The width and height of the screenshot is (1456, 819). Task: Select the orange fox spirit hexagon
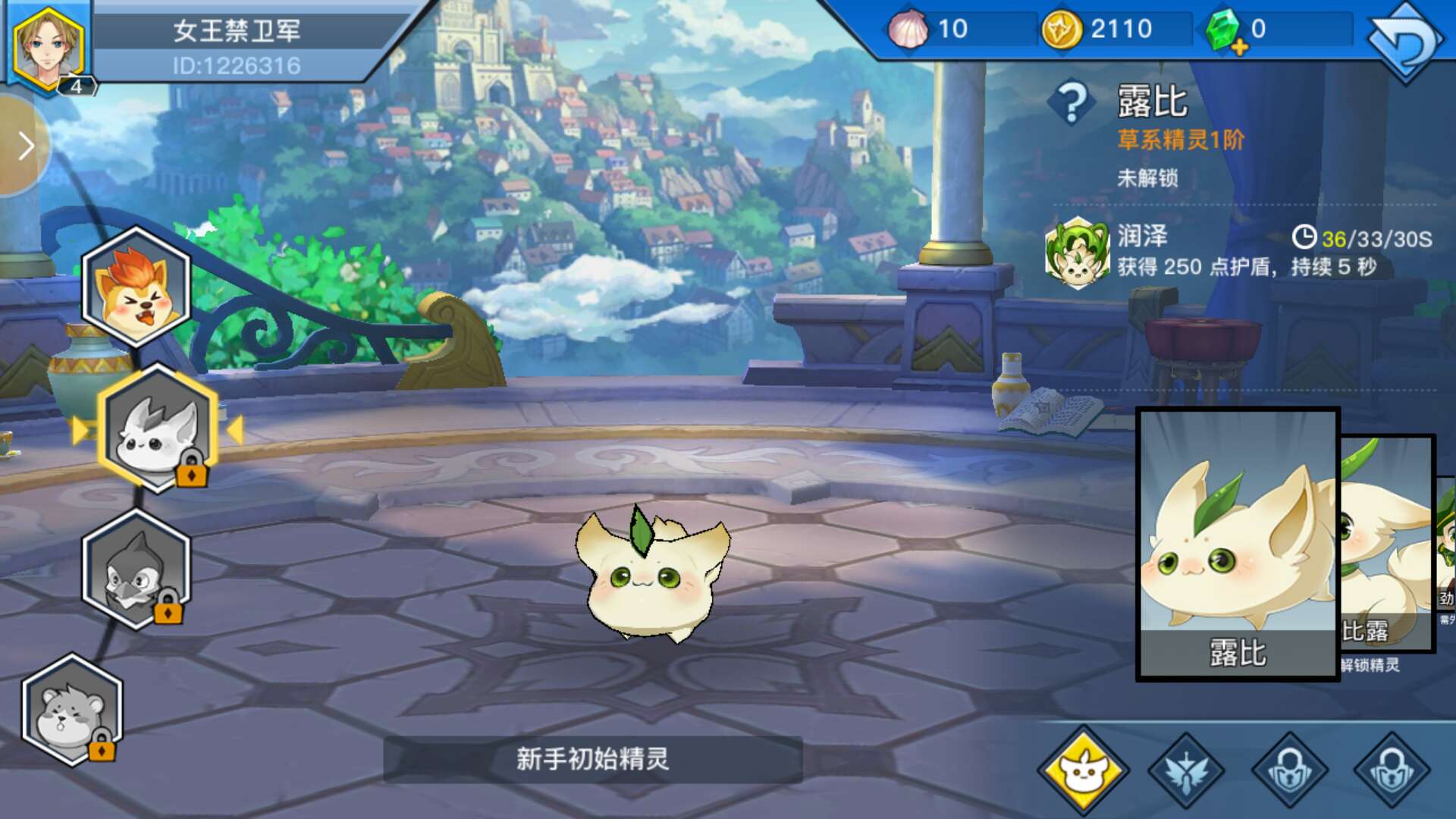pos(136,288)
